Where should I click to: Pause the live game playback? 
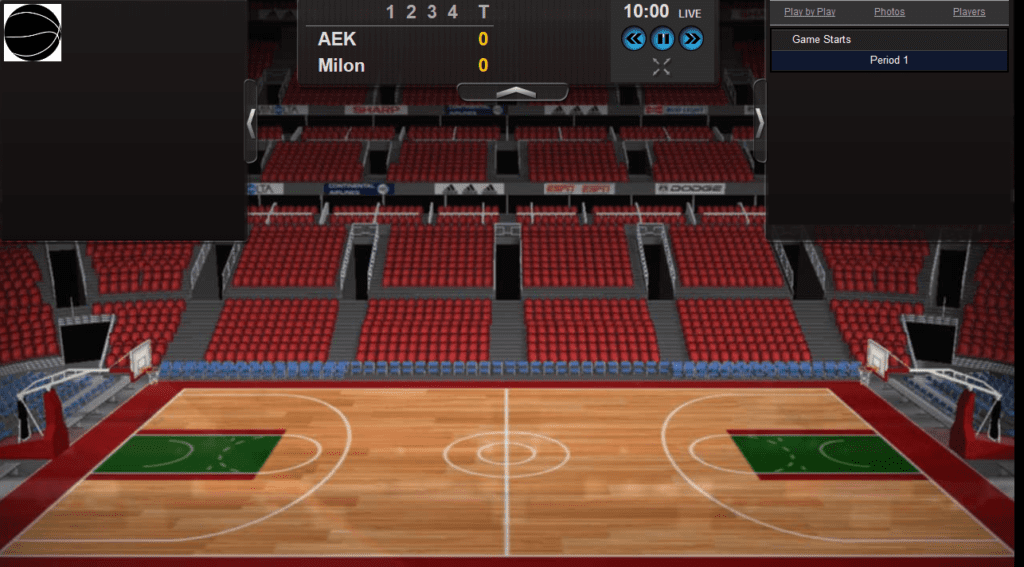tap(662, 39)
